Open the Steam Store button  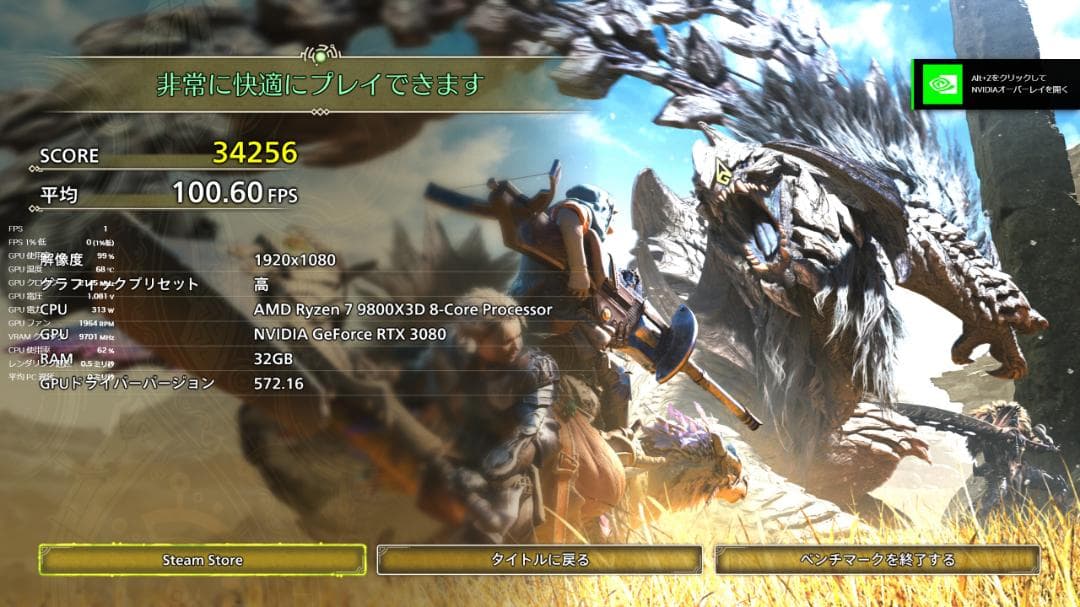point(203,560)
